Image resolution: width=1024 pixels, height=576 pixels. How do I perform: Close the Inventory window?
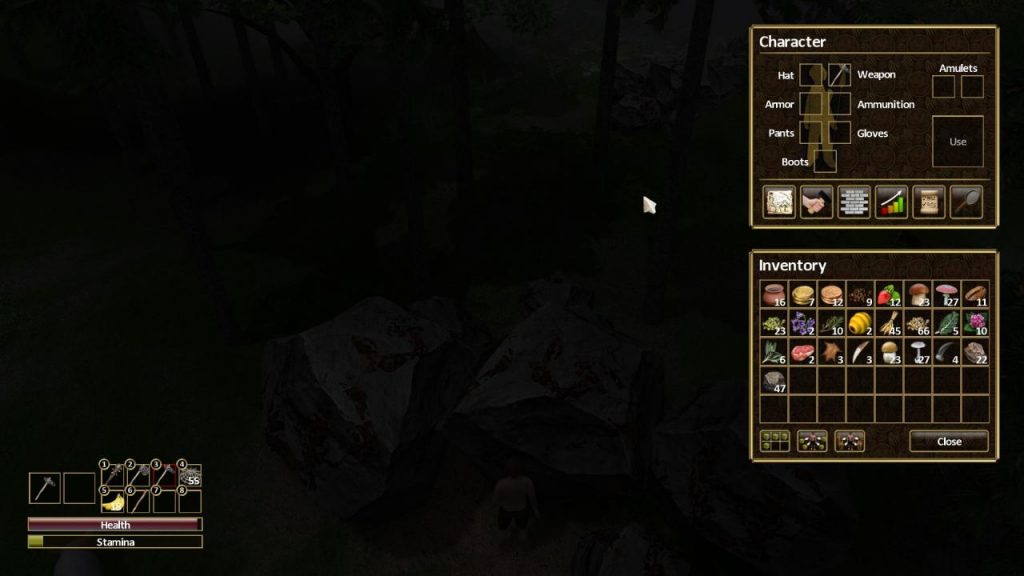[x=948, y=441]
